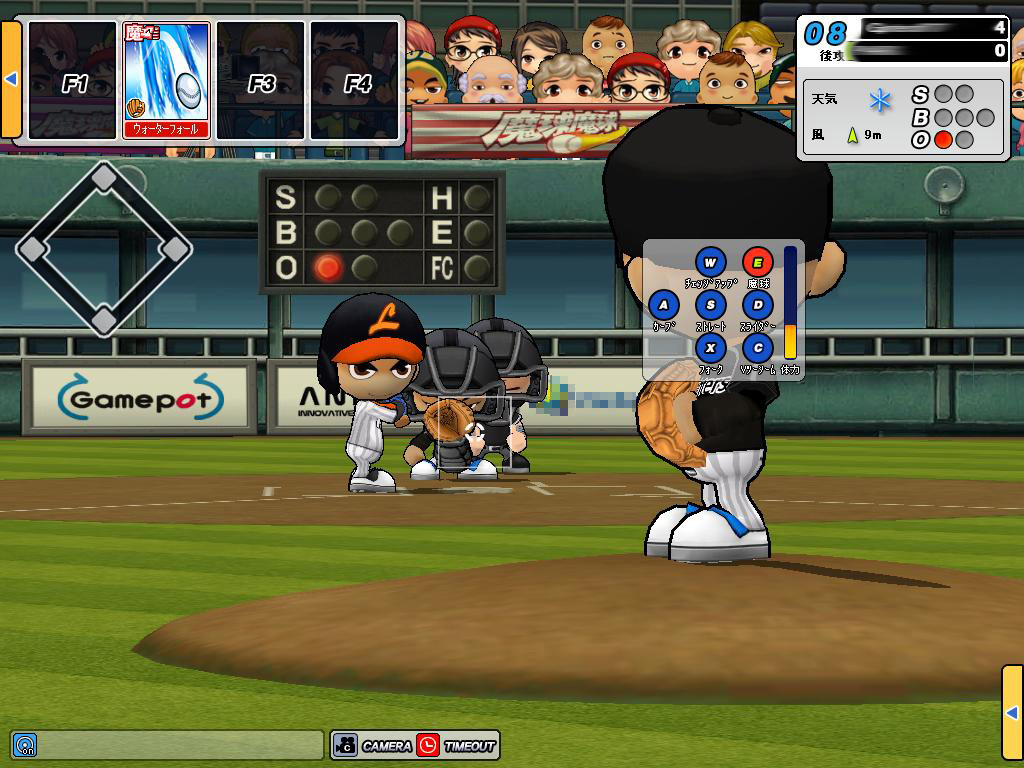This screenshot has height=768, width=1024.
Task: Toggle the chat on/off icon
Action: [x=25, y=745]
